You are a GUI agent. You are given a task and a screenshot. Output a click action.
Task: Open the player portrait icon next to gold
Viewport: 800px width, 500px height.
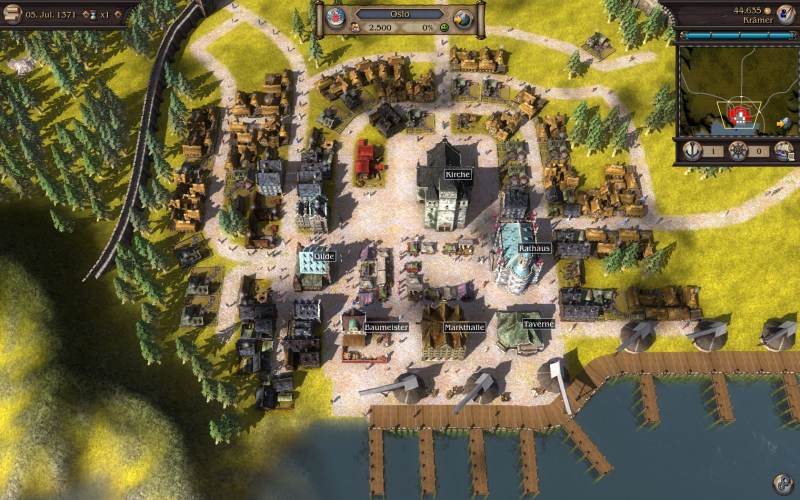(785, 12)
